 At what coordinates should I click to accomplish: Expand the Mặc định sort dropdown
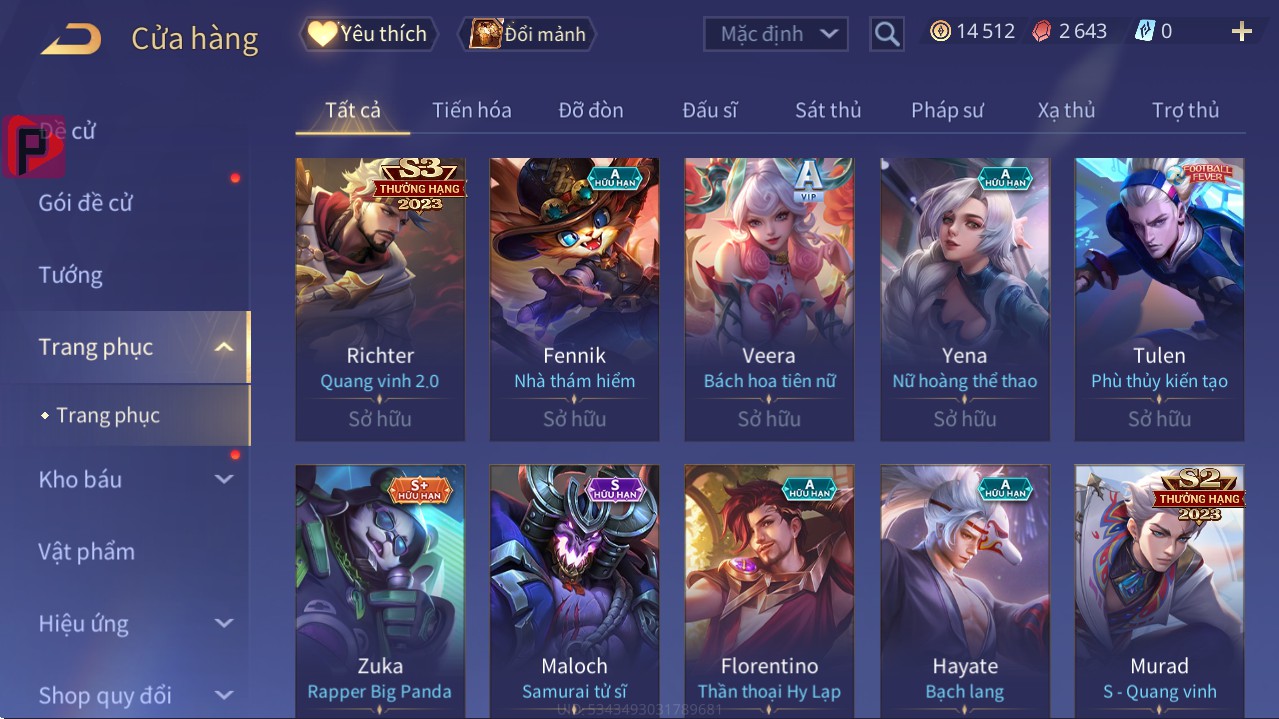[x=776, y=34]
